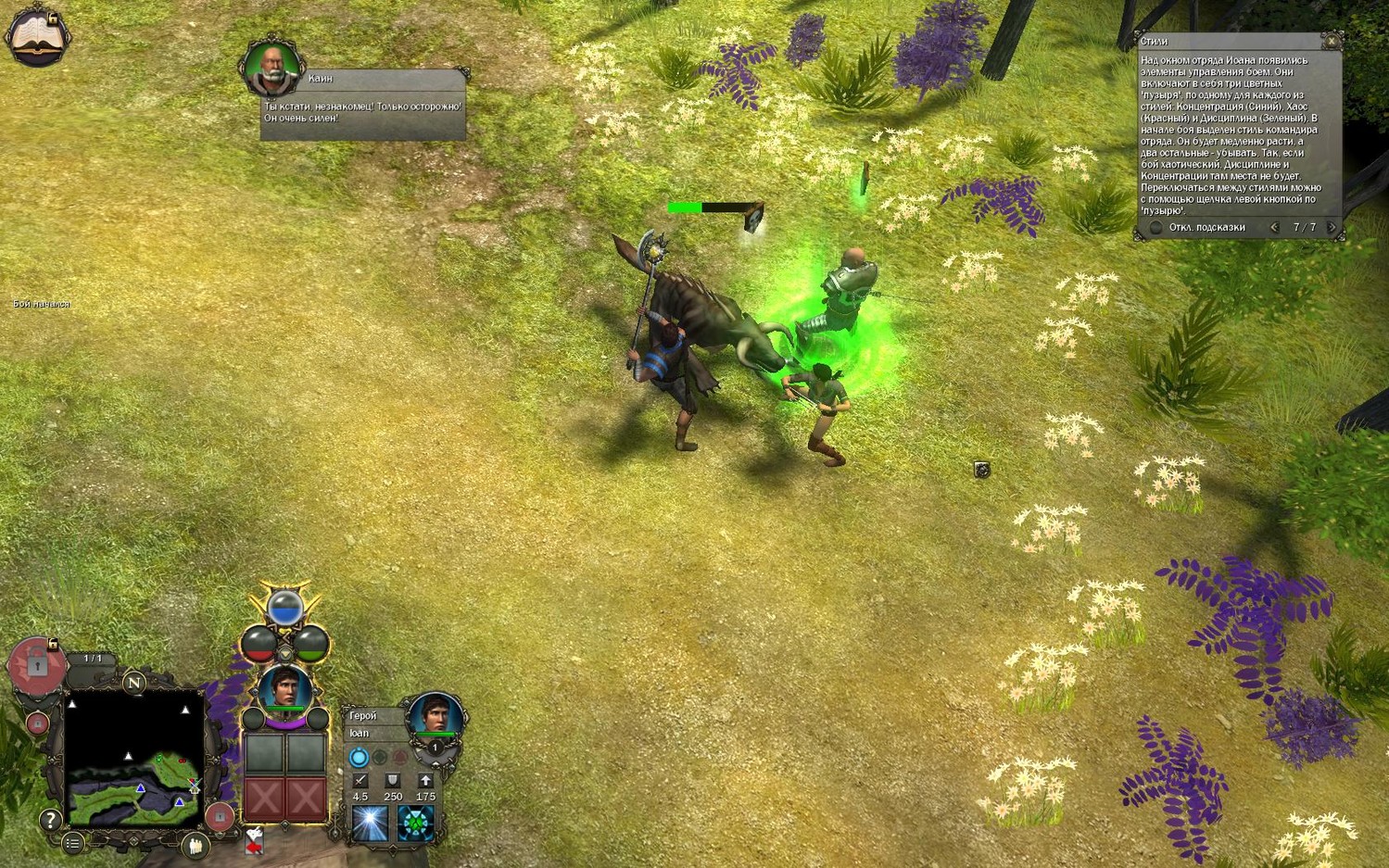Click the red arrow retreat icon
The width and height of the screenshot is (1389, 868).
[254, 841]
